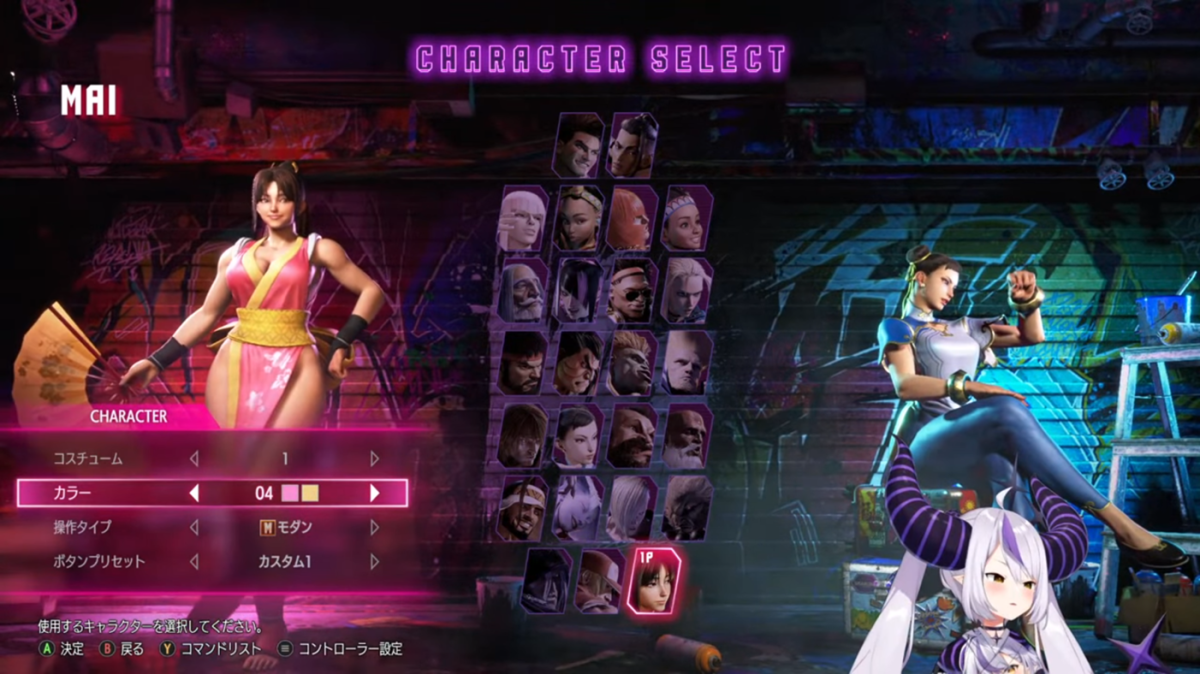Image resolution: width=1200 pixels, height=674 pixels.
Task: Click the right arrow on the コスチューム row
Action: 375,459
